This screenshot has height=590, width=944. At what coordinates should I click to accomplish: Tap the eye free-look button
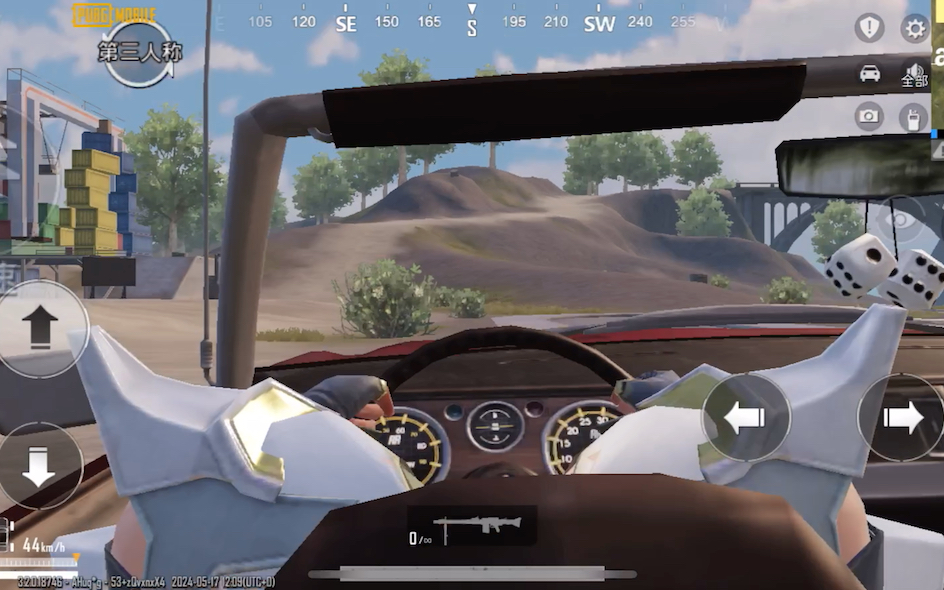pos(900,219)
